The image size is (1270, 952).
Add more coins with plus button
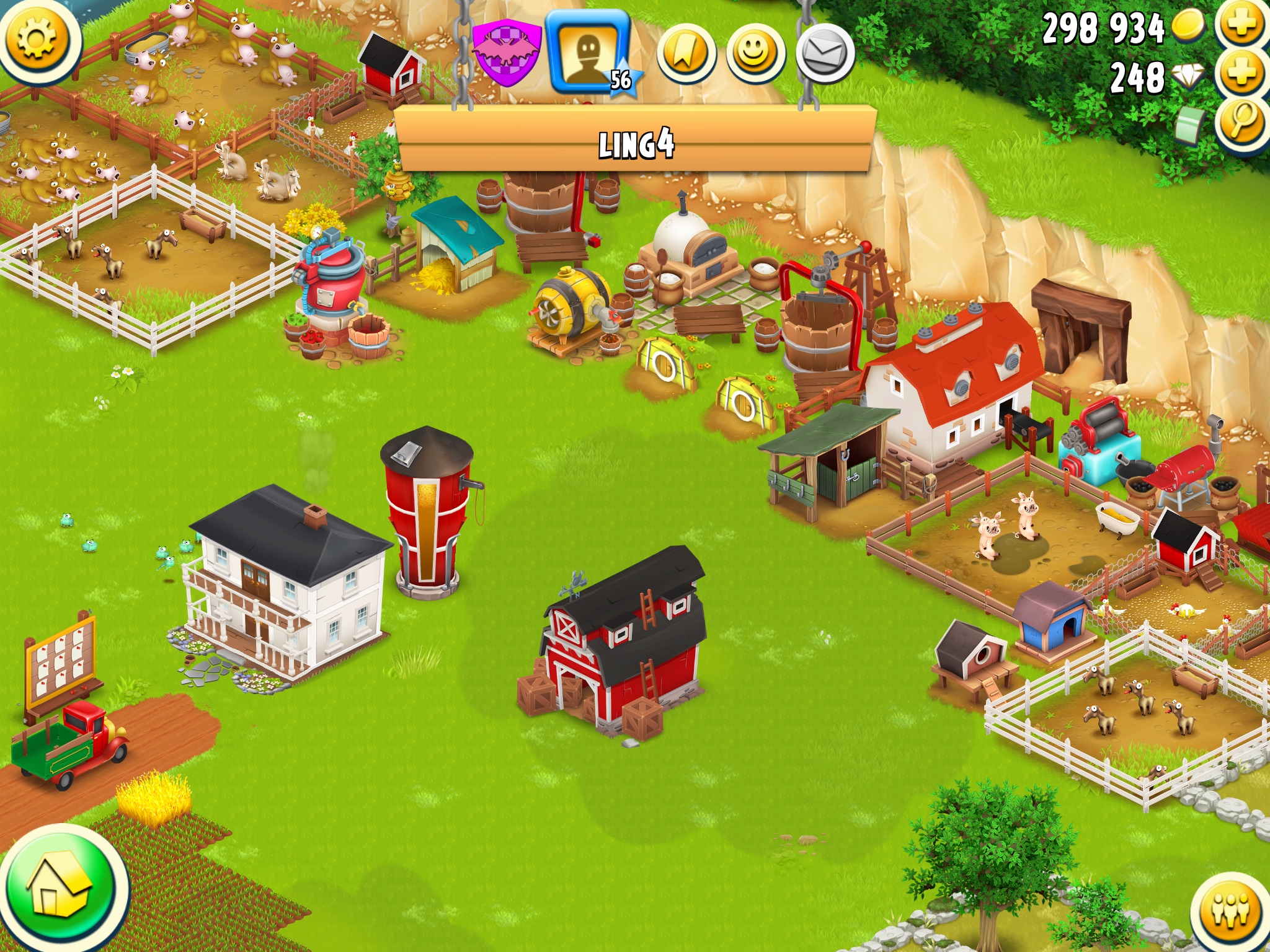[1241, 25]
